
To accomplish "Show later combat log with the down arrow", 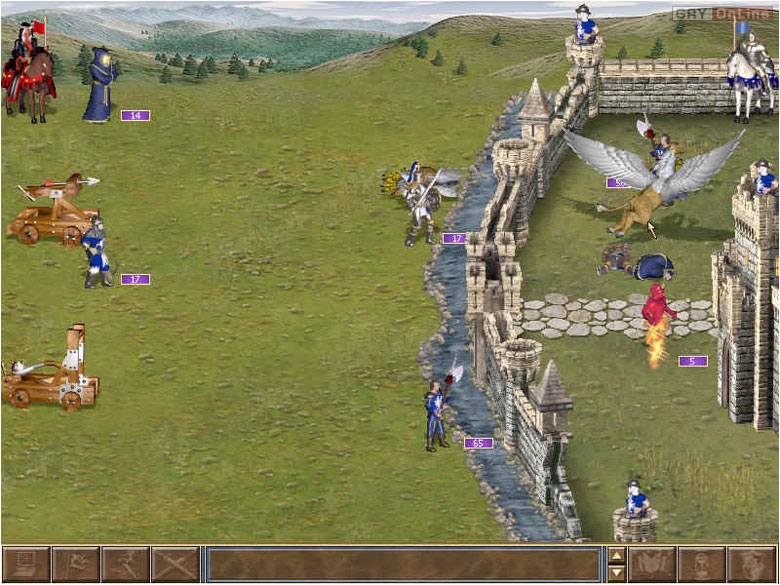I will click(617, 574).
